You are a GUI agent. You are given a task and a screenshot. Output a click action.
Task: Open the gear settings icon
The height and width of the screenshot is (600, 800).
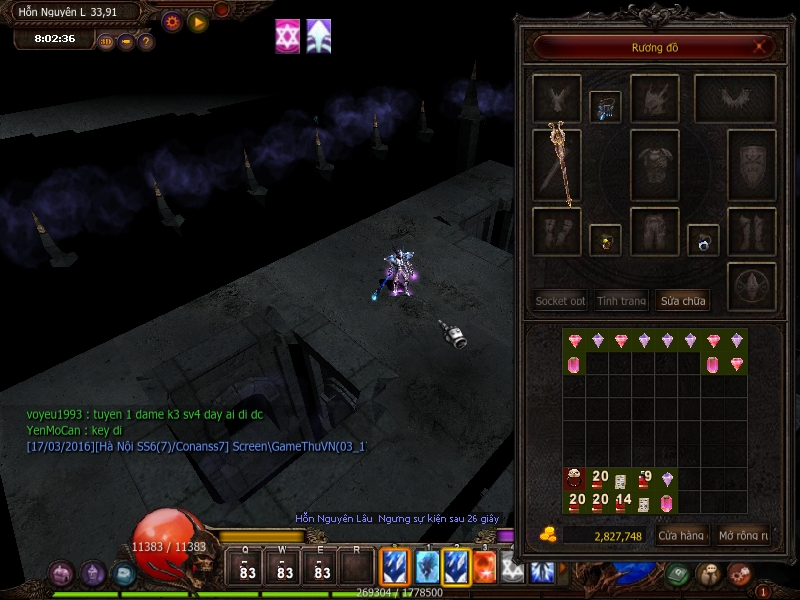tap(172, 21)
